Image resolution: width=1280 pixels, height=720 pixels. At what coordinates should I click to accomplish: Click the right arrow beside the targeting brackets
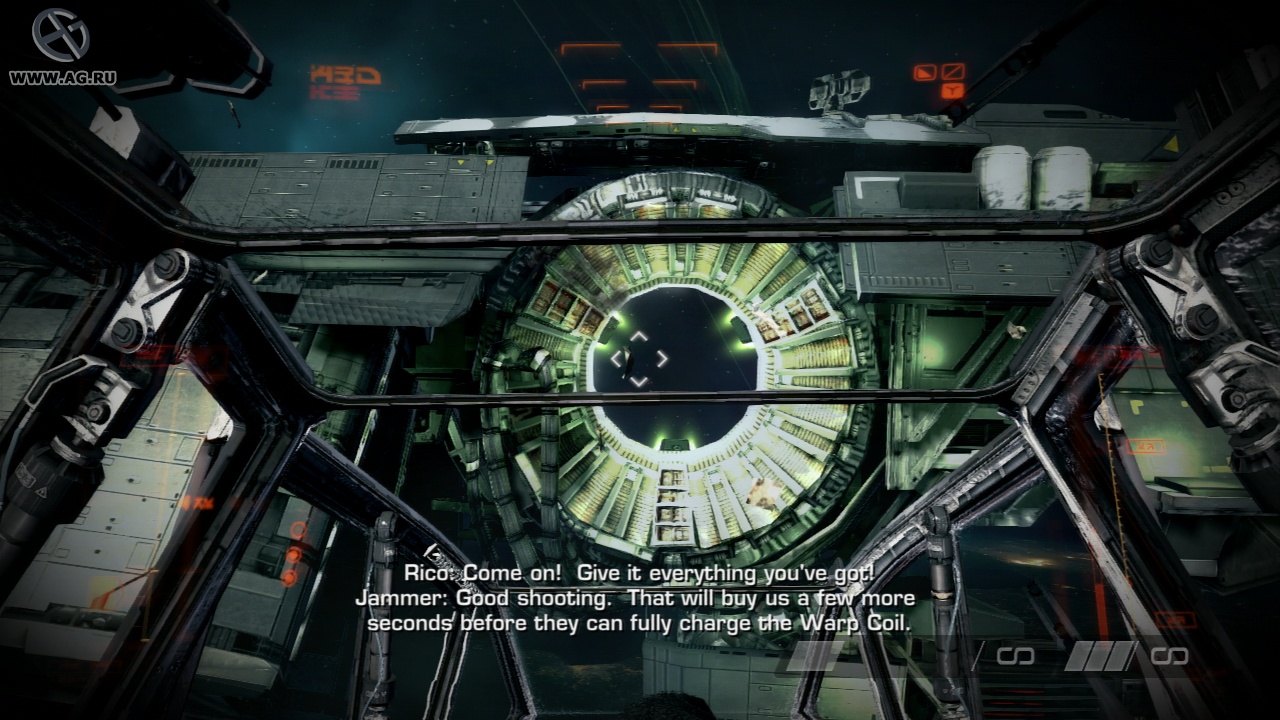(x=662, y=358)
